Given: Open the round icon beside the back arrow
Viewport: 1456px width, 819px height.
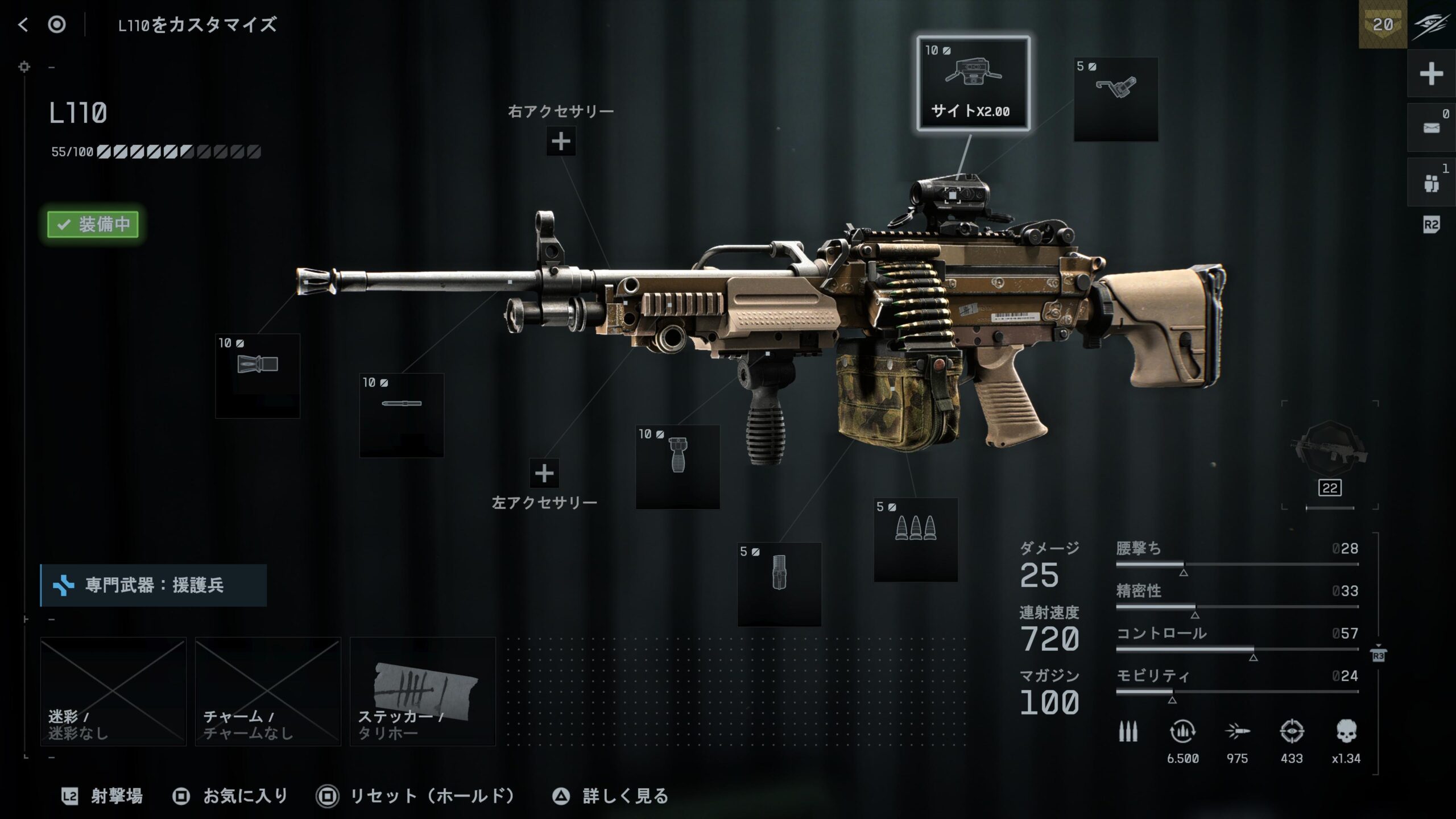Looking at the screenshot, I should [x=57, y=24].
